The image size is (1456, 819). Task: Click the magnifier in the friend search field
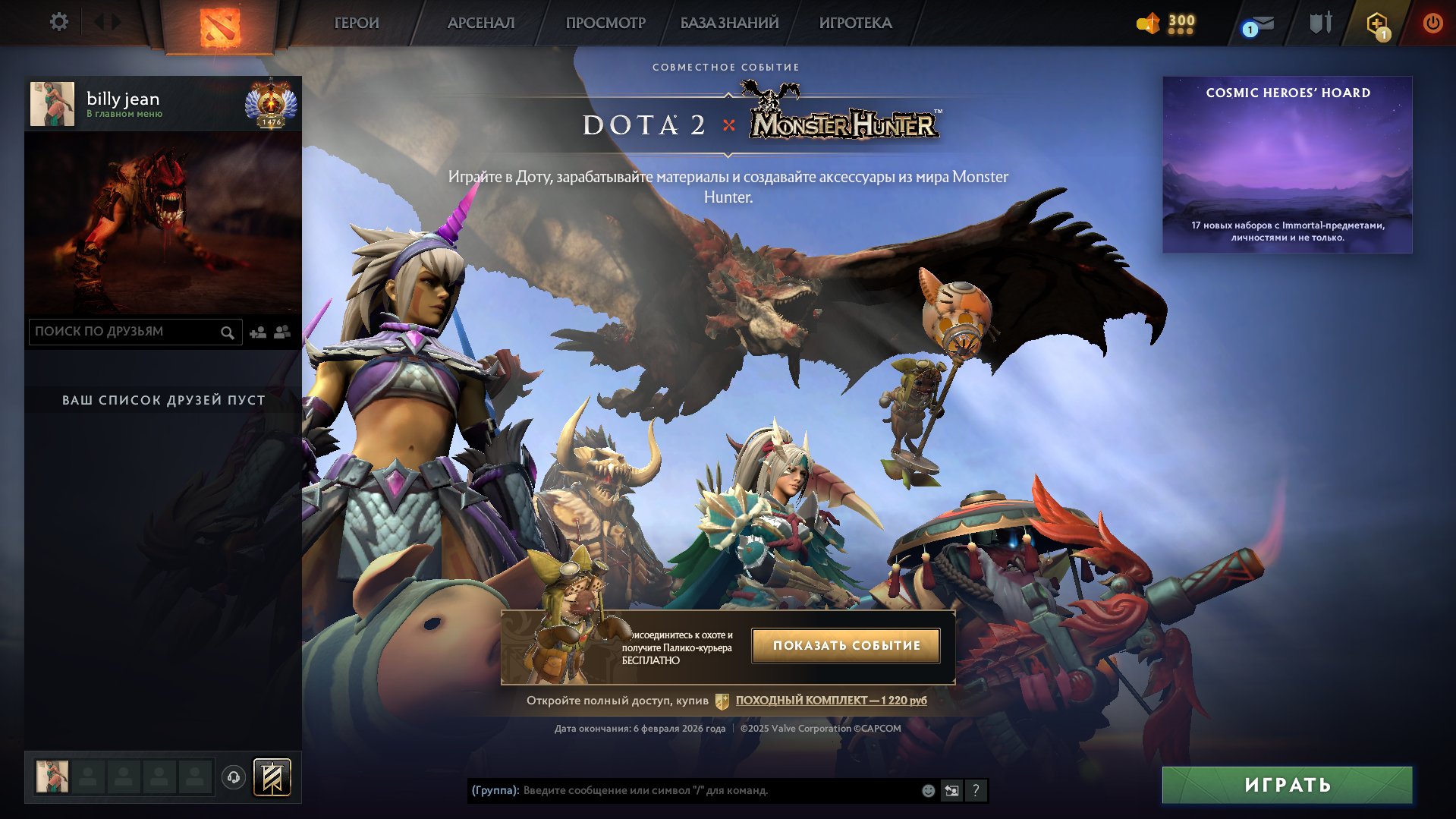227,332
